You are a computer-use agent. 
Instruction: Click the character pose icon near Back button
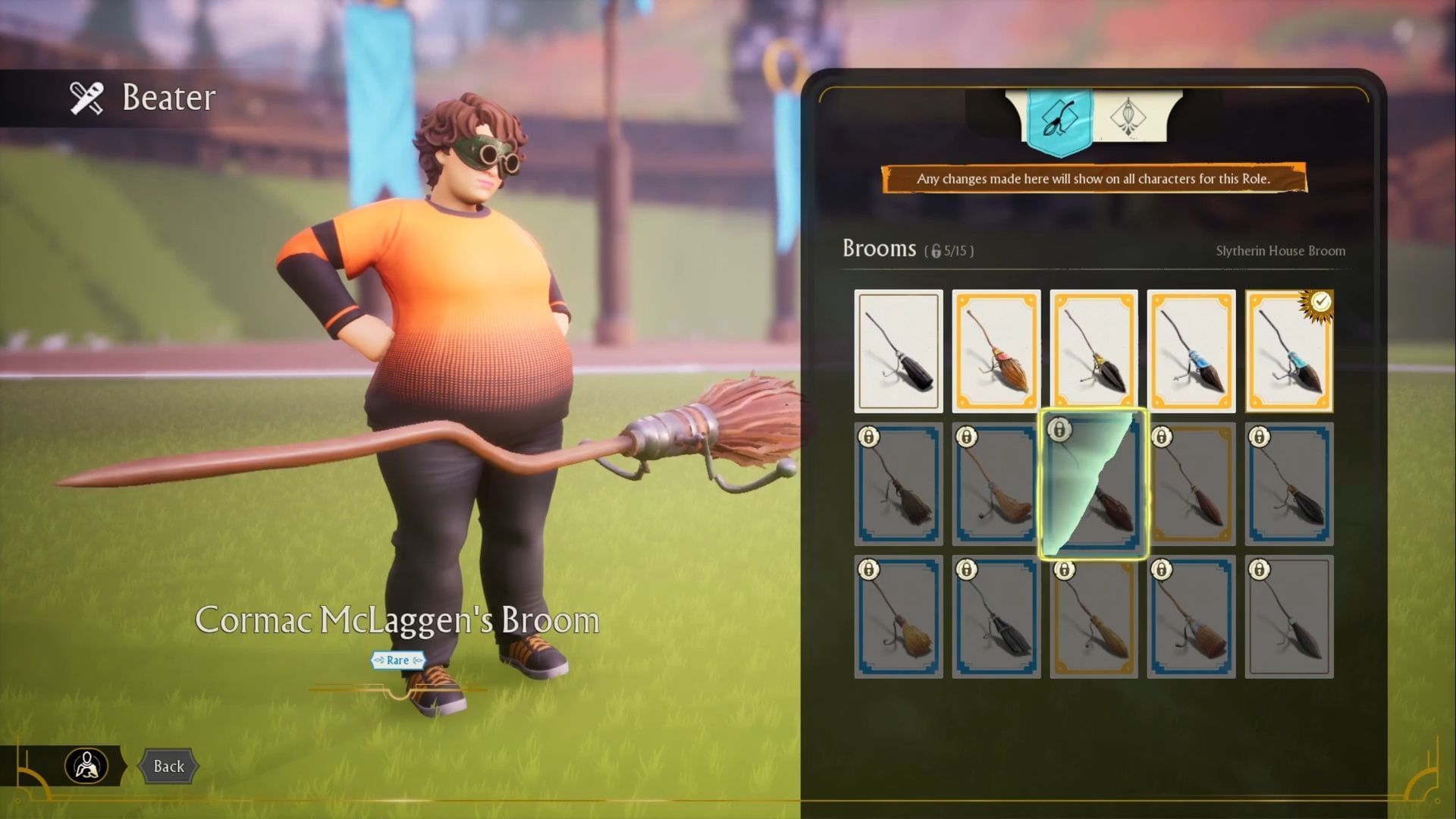(87, 766)
